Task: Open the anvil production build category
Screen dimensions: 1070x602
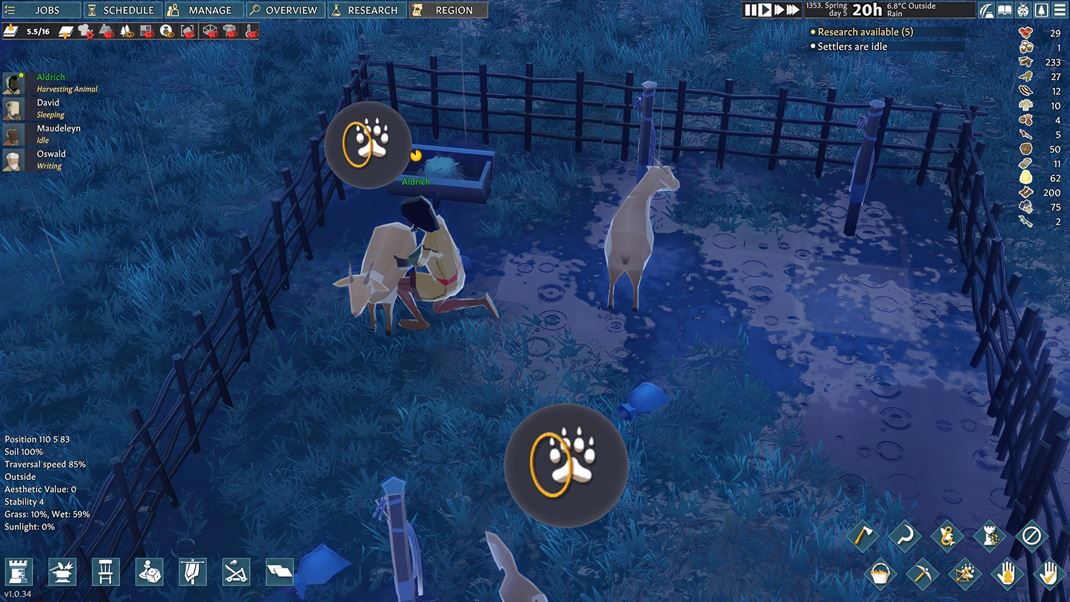Action: (x=62, y=572)
